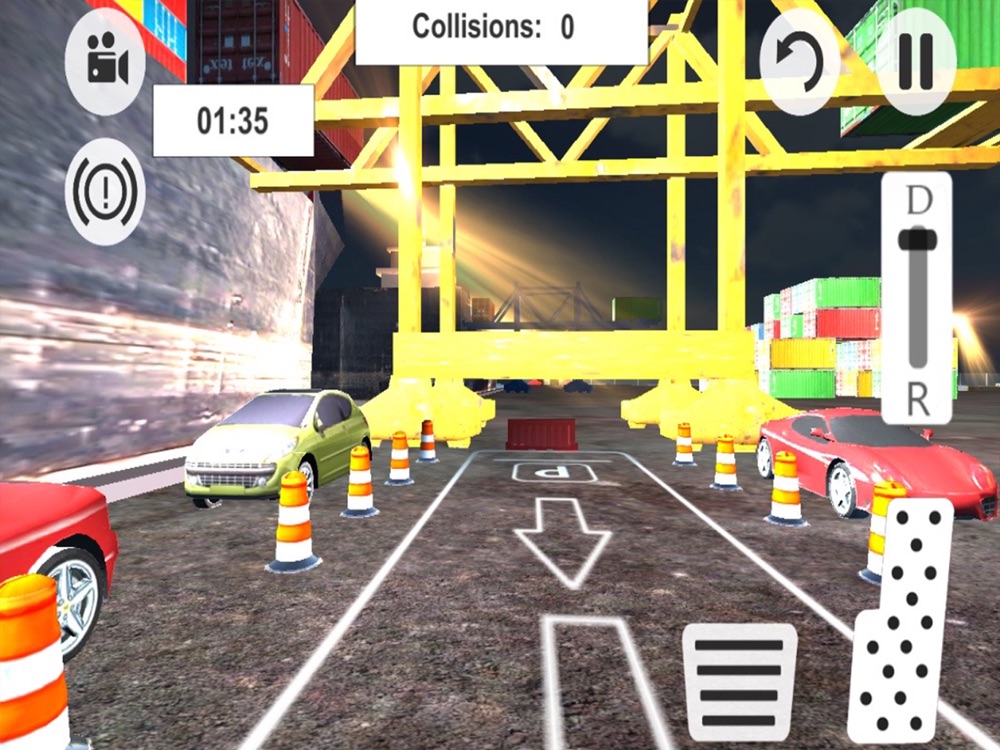Switch camera view with the camera icon
1000x750 pixels.
pyautogui.click(x=105, y=62)
